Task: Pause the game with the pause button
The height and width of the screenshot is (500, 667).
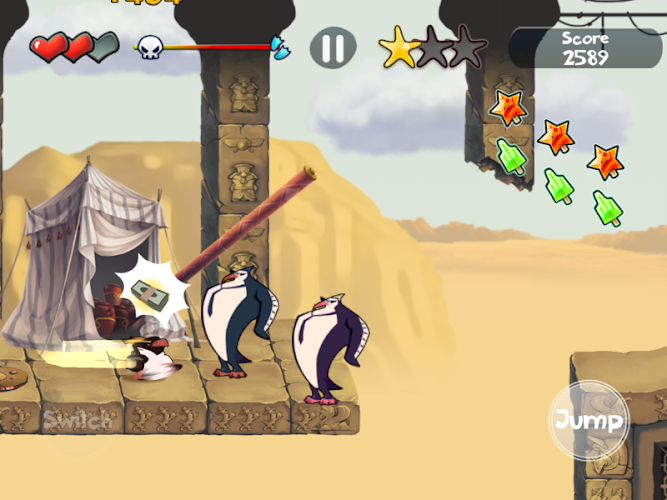Action: (x=333, y=47)
